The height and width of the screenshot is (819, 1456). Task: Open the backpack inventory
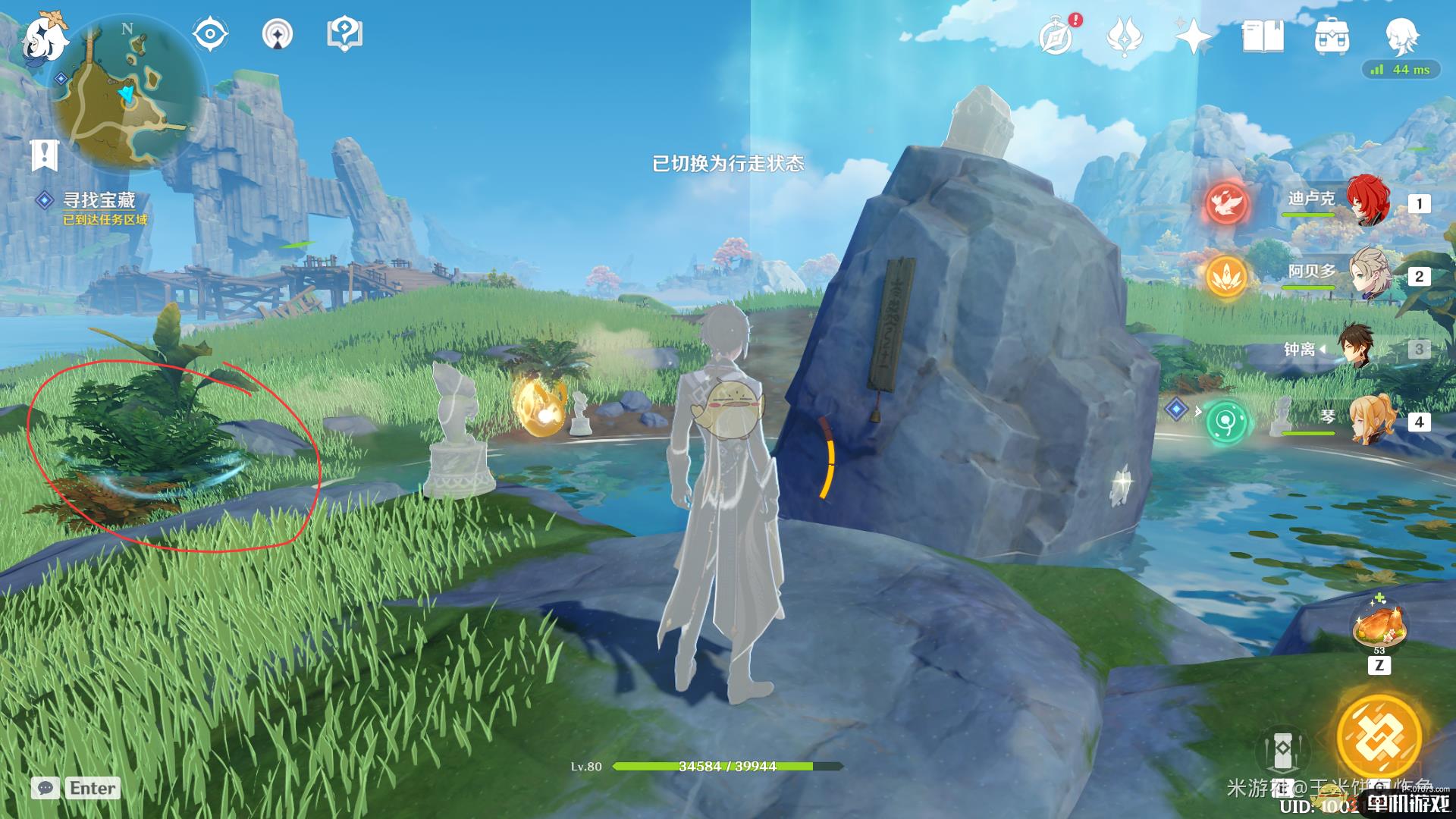(1332, 36)
